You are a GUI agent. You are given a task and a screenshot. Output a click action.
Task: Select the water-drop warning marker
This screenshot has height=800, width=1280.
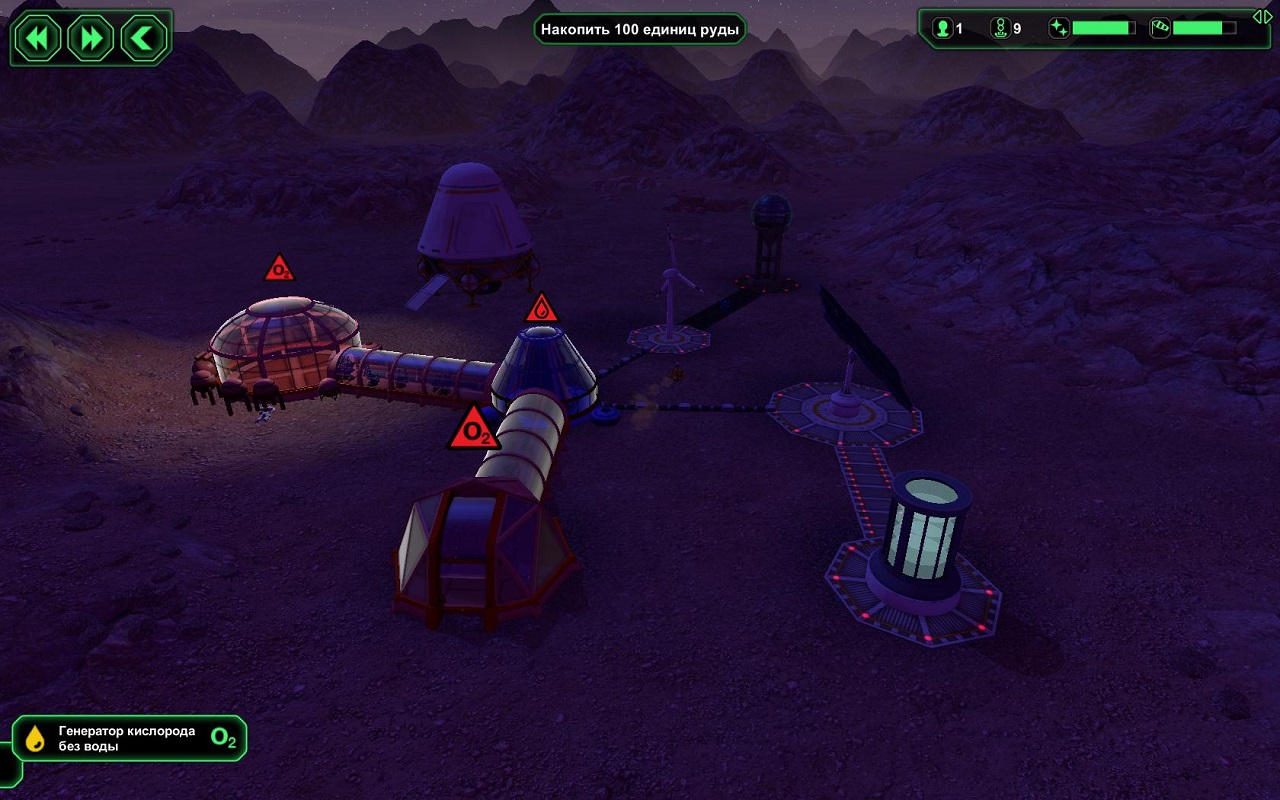coord(541,308)
